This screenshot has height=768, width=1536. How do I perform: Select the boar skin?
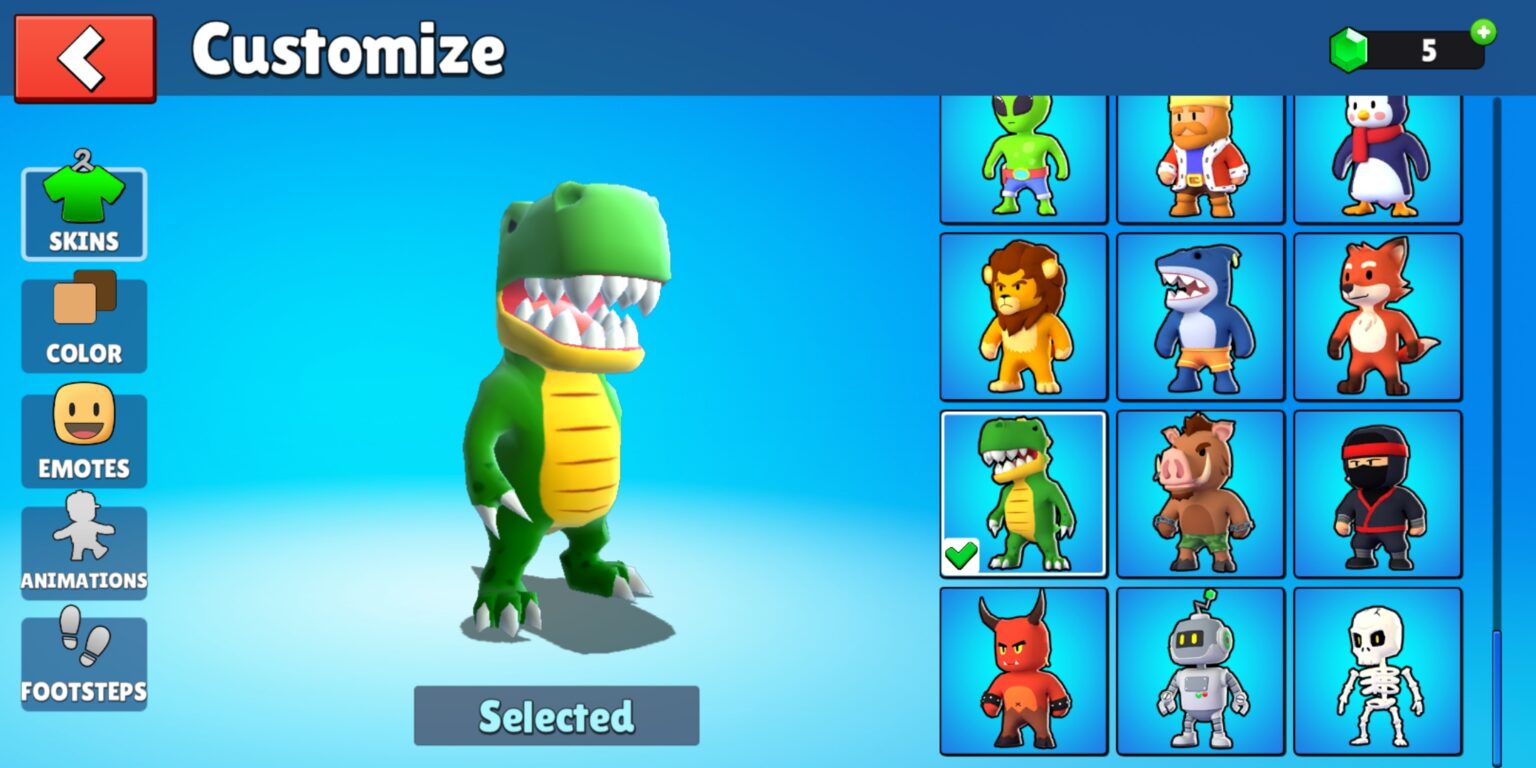1200,492
